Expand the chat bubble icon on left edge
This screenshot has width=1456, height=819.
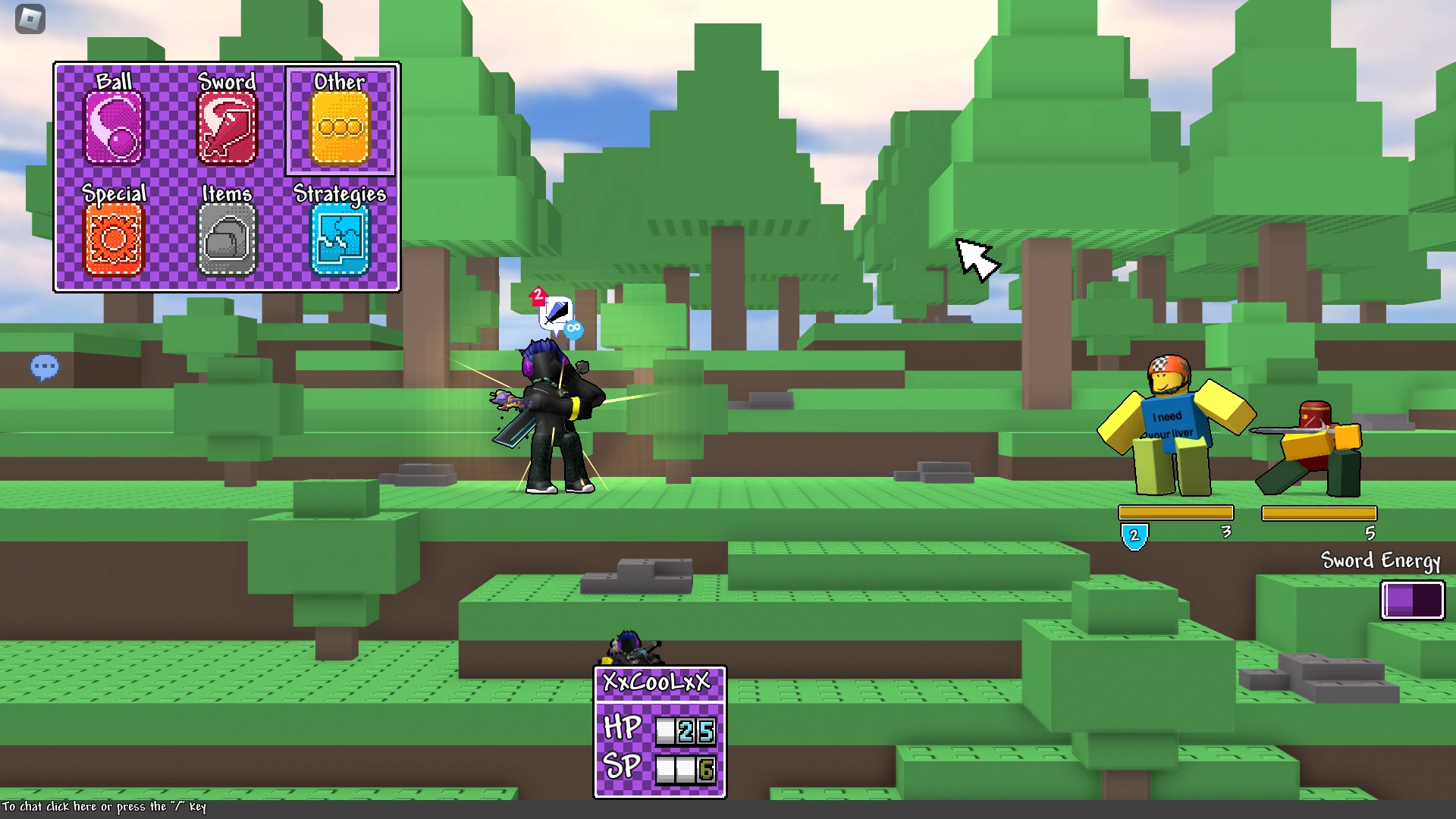pyautogui.click(x=45, y=367)
